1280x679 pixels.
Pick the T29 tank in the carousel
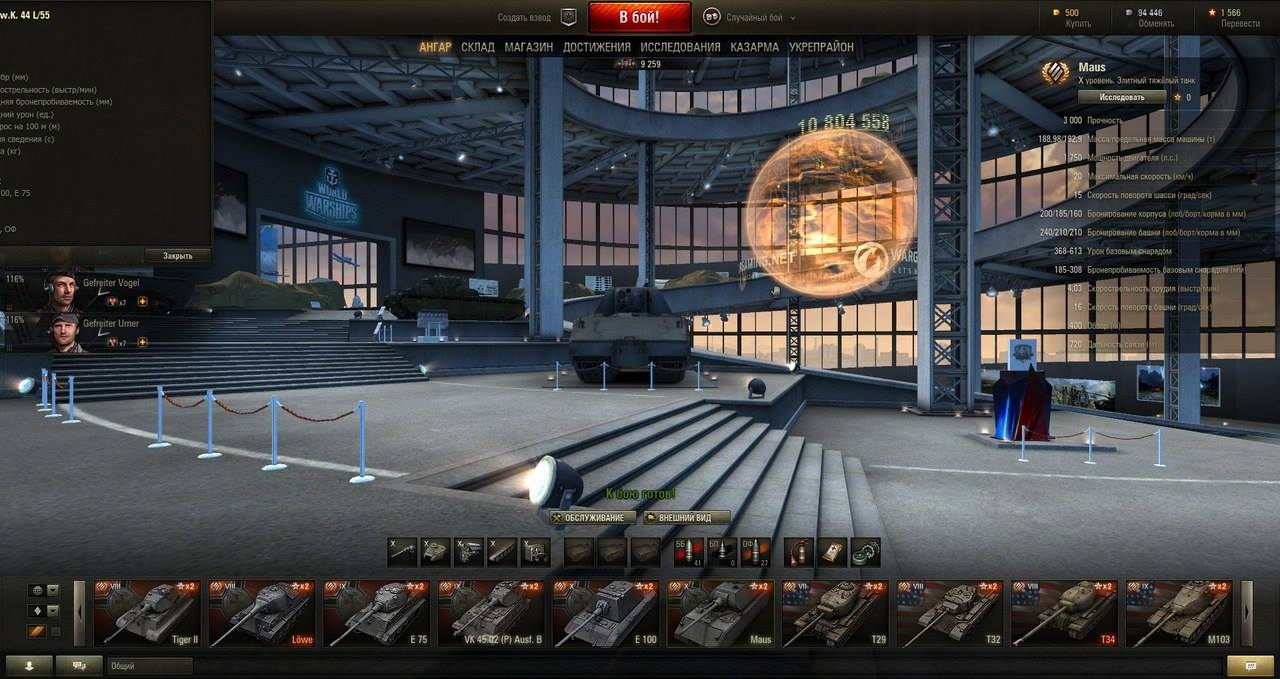[x=834, y=613]
